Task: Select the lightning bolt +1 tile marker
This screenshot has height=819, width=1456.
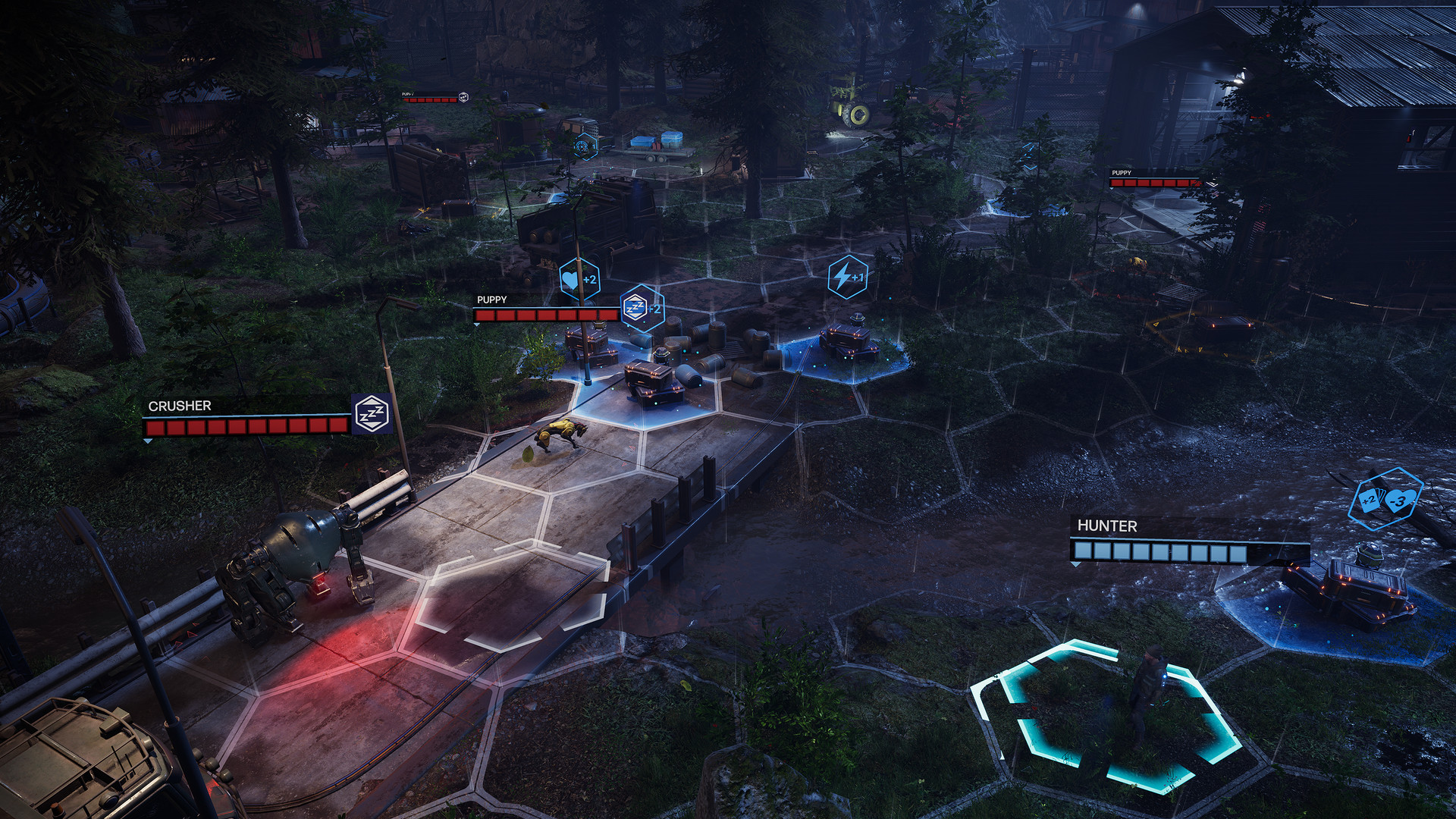Action: [x=847, y=278]
